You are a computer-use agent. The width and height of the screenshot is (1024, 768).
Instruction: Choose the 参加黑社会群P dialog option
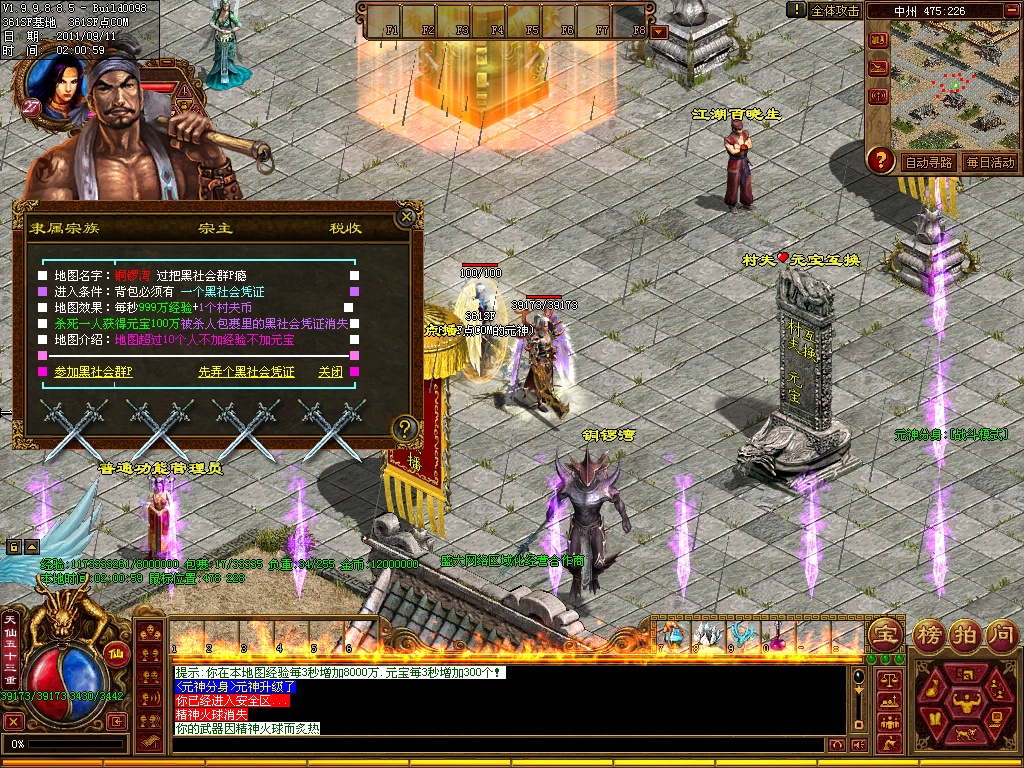93,372
